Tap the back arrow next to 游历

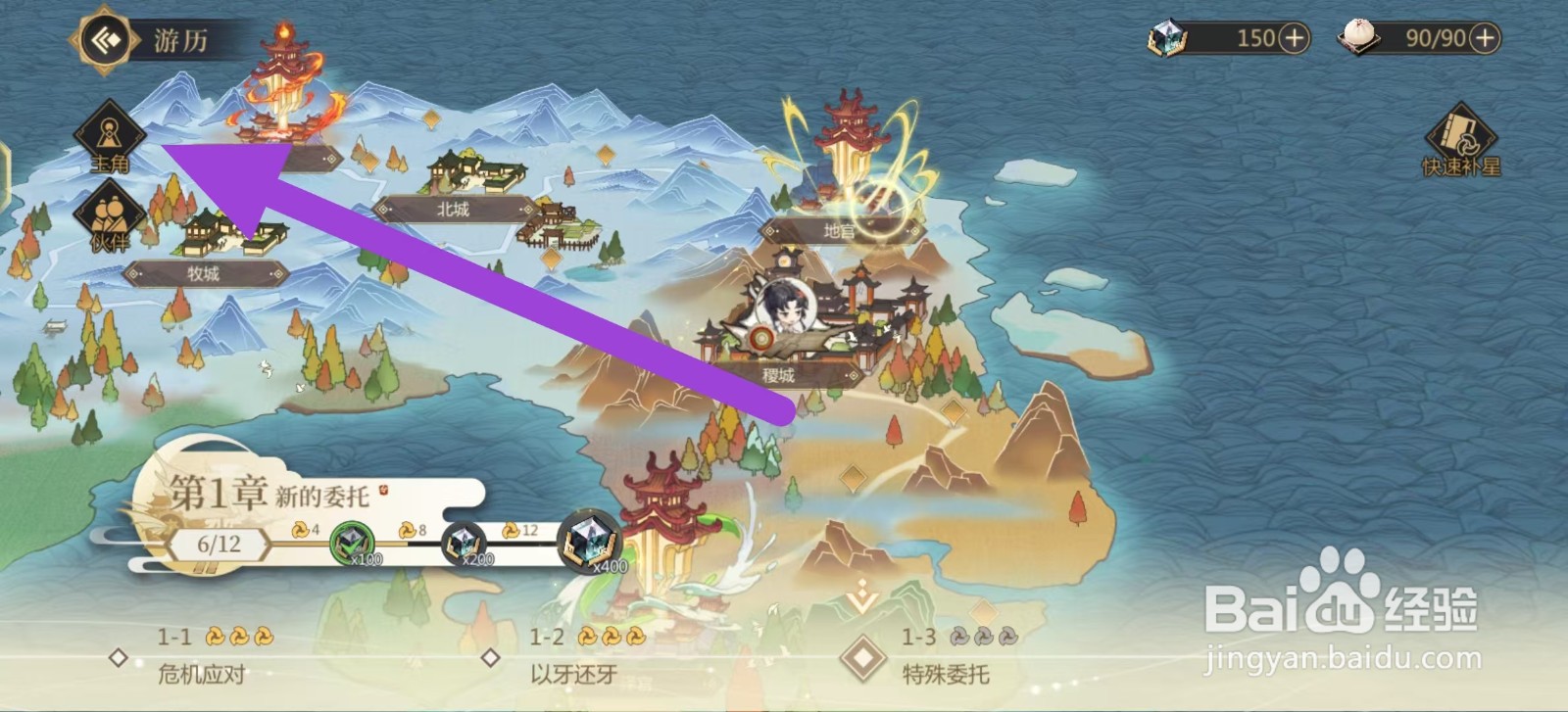coord(106,40)
